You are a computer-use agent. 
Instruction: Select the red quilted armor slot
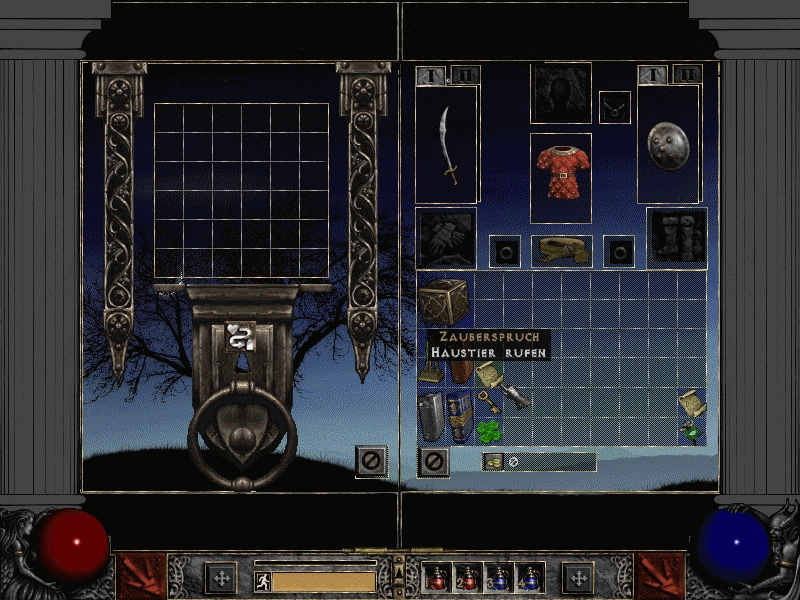click(560, 177)
